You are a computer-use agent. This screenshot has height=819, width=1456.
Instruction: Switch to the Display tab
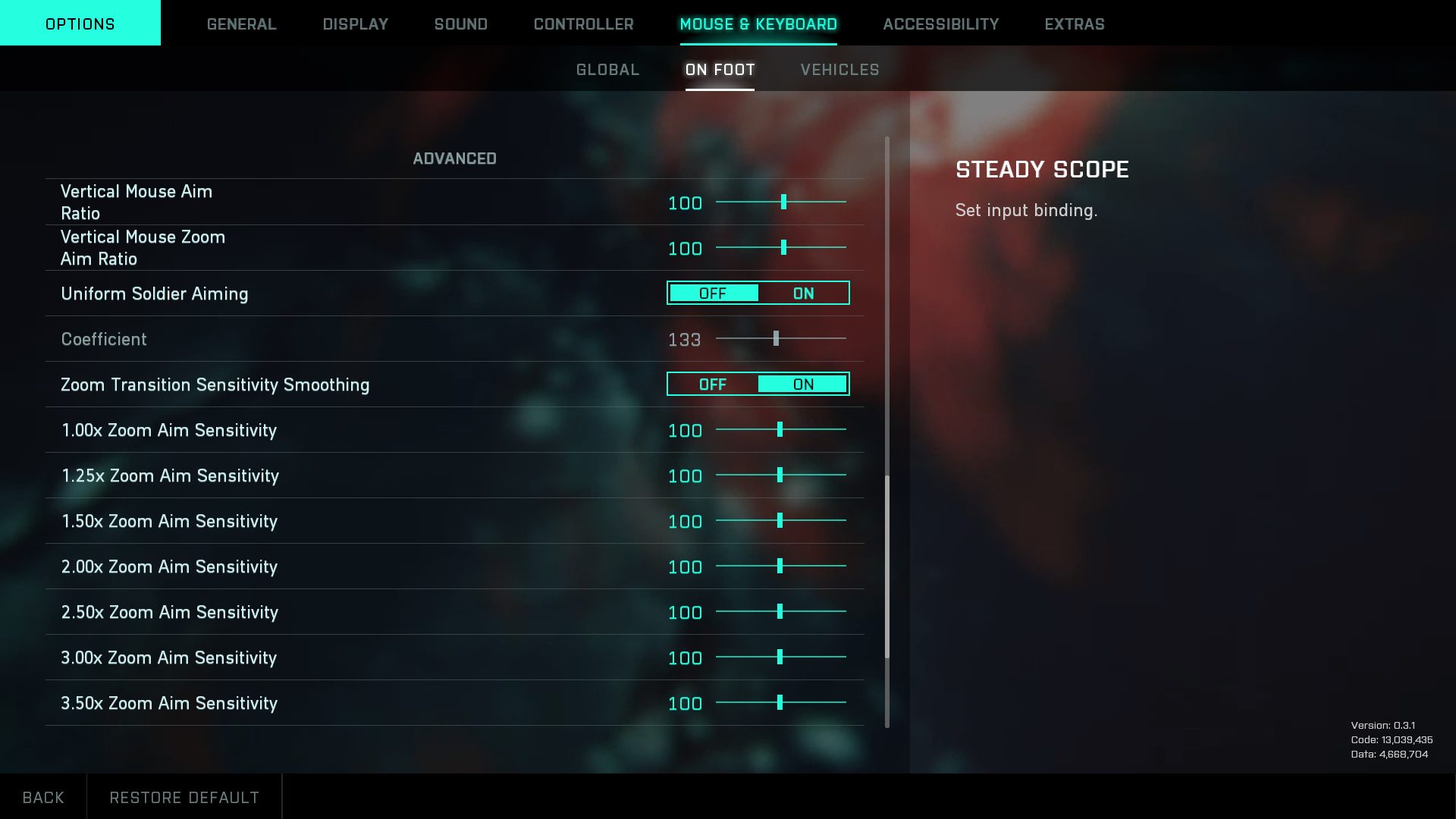[x=355, y=24]
